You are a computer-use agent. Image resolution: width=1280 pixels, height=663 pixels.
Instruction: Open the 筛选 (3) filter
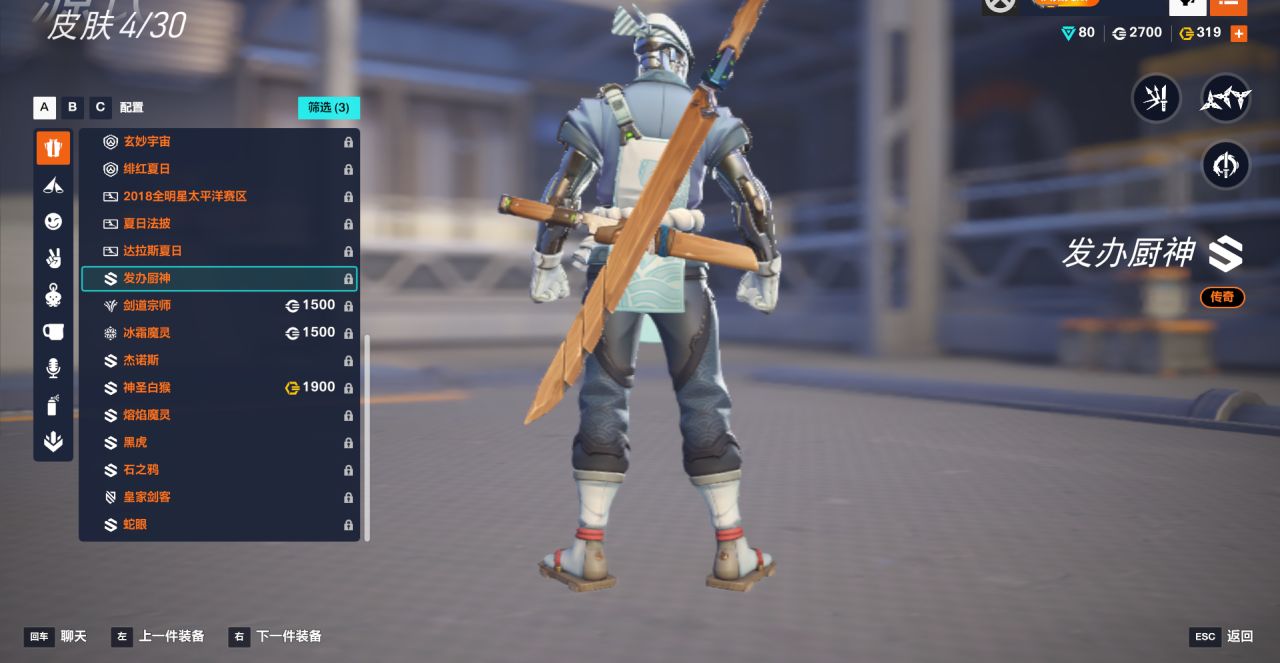(328, 107)
